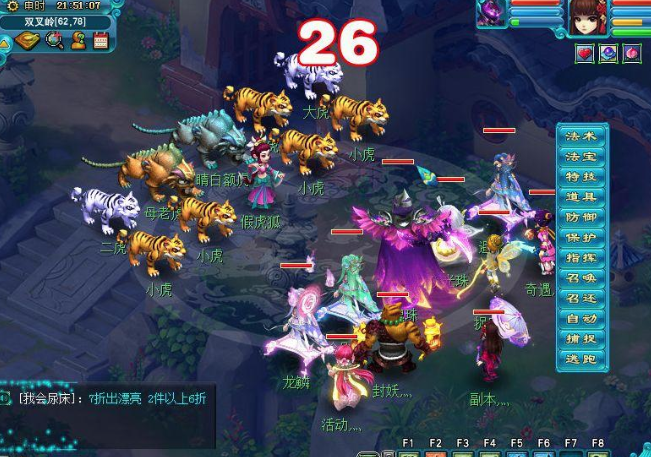Open the 指挥 command option
This screenshot has height=457, width=651.
pos(581,258)
